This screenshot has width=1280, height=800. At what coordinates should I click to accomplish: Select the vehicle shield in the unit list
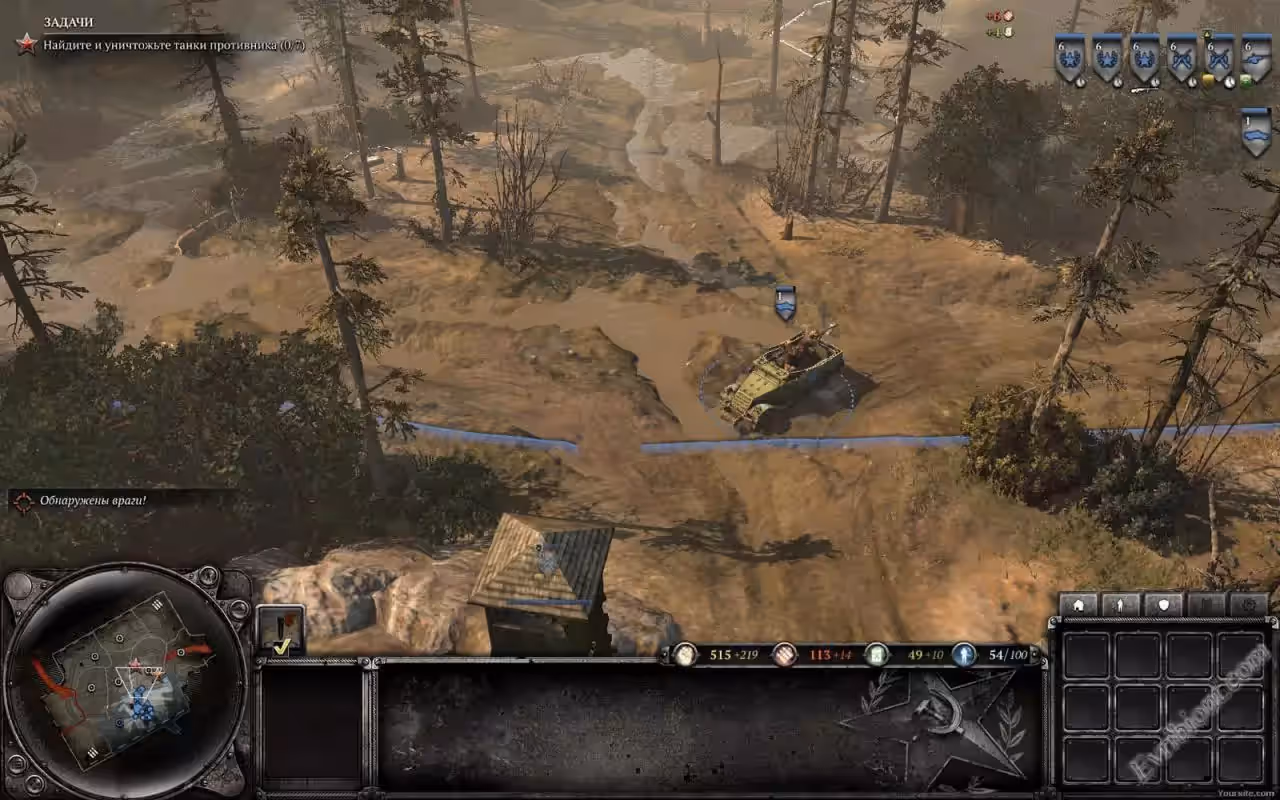pyautogui.click(x=1256, y=131)
